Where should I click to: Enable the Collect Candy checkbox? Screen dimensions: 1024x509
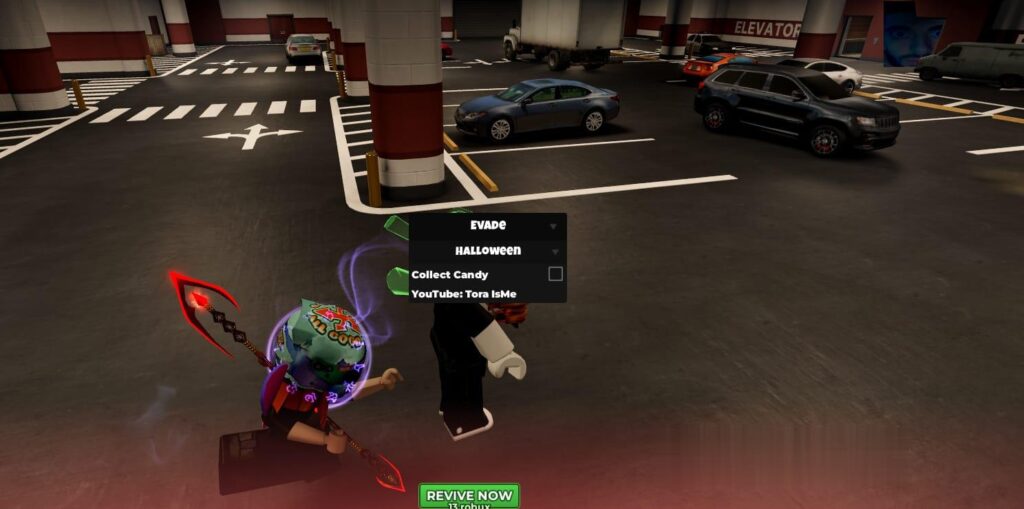click(555, 274)
